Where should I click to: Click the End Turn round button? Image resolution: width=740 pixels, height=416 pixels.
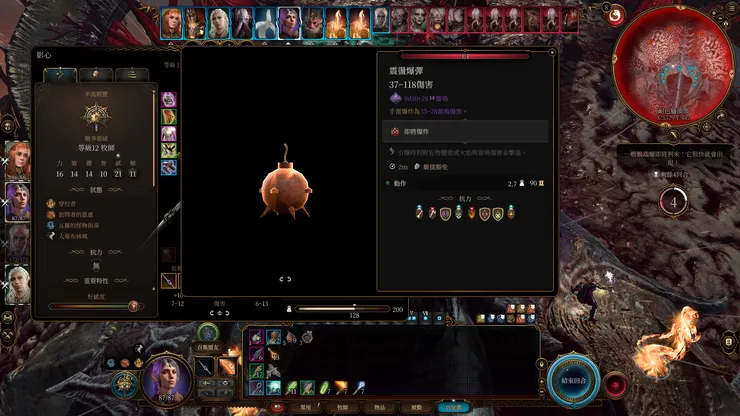[x=573, y=382]
